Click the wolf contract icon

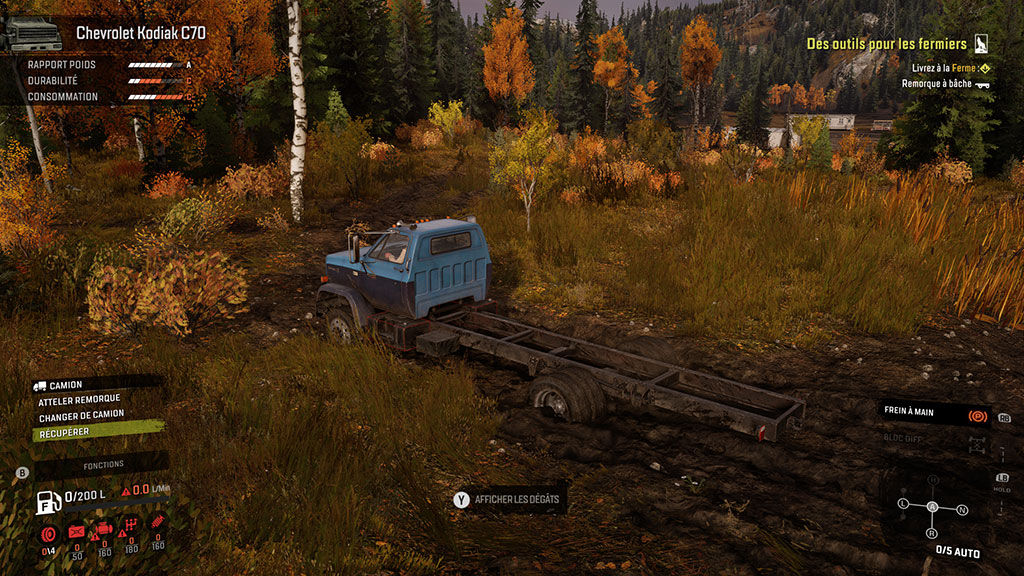(x=982, y=44)
